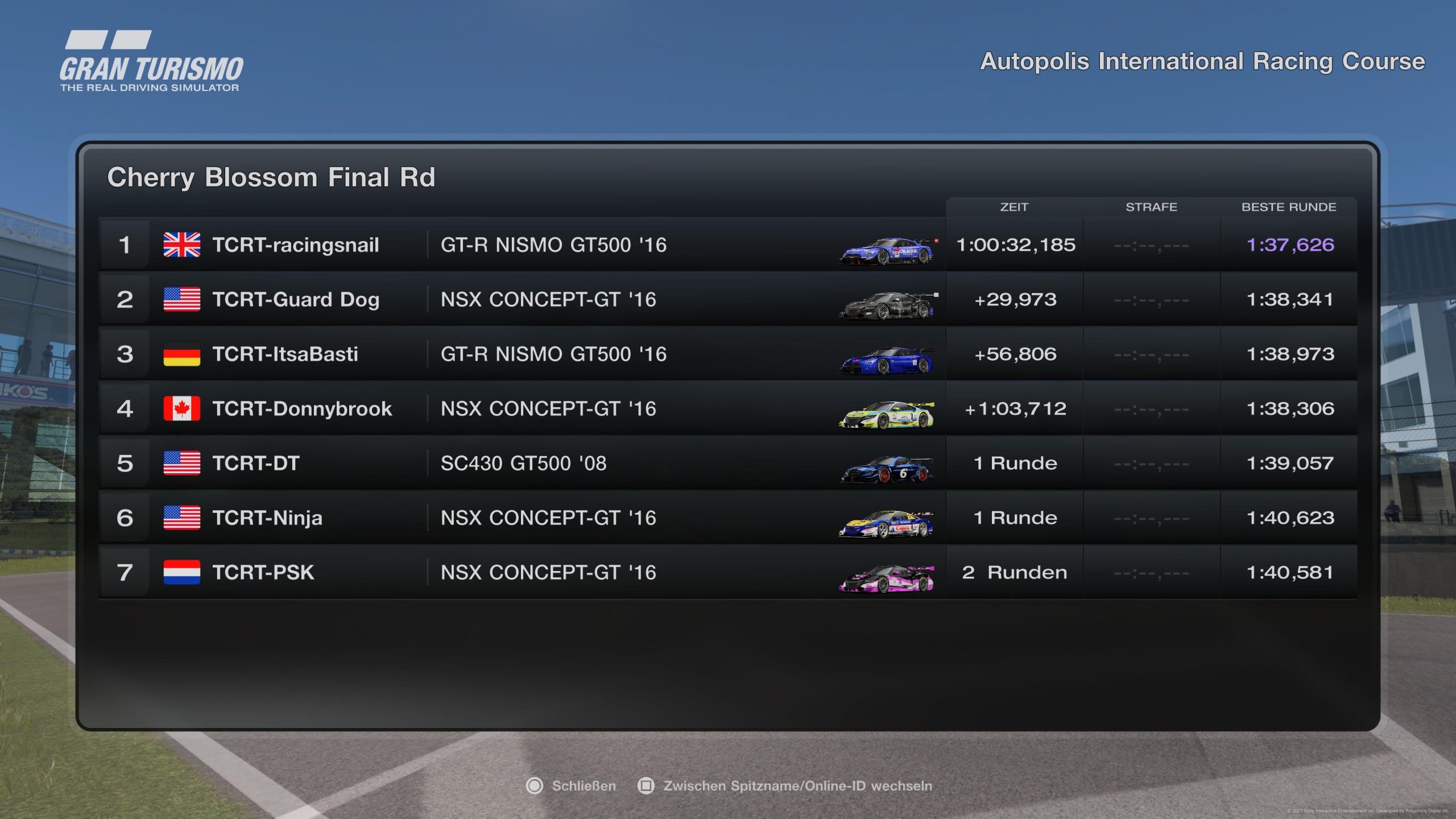Click the circle button icon before Schließen
The height and width of the screenshot is (819, 1456).
tap(535, 785)
